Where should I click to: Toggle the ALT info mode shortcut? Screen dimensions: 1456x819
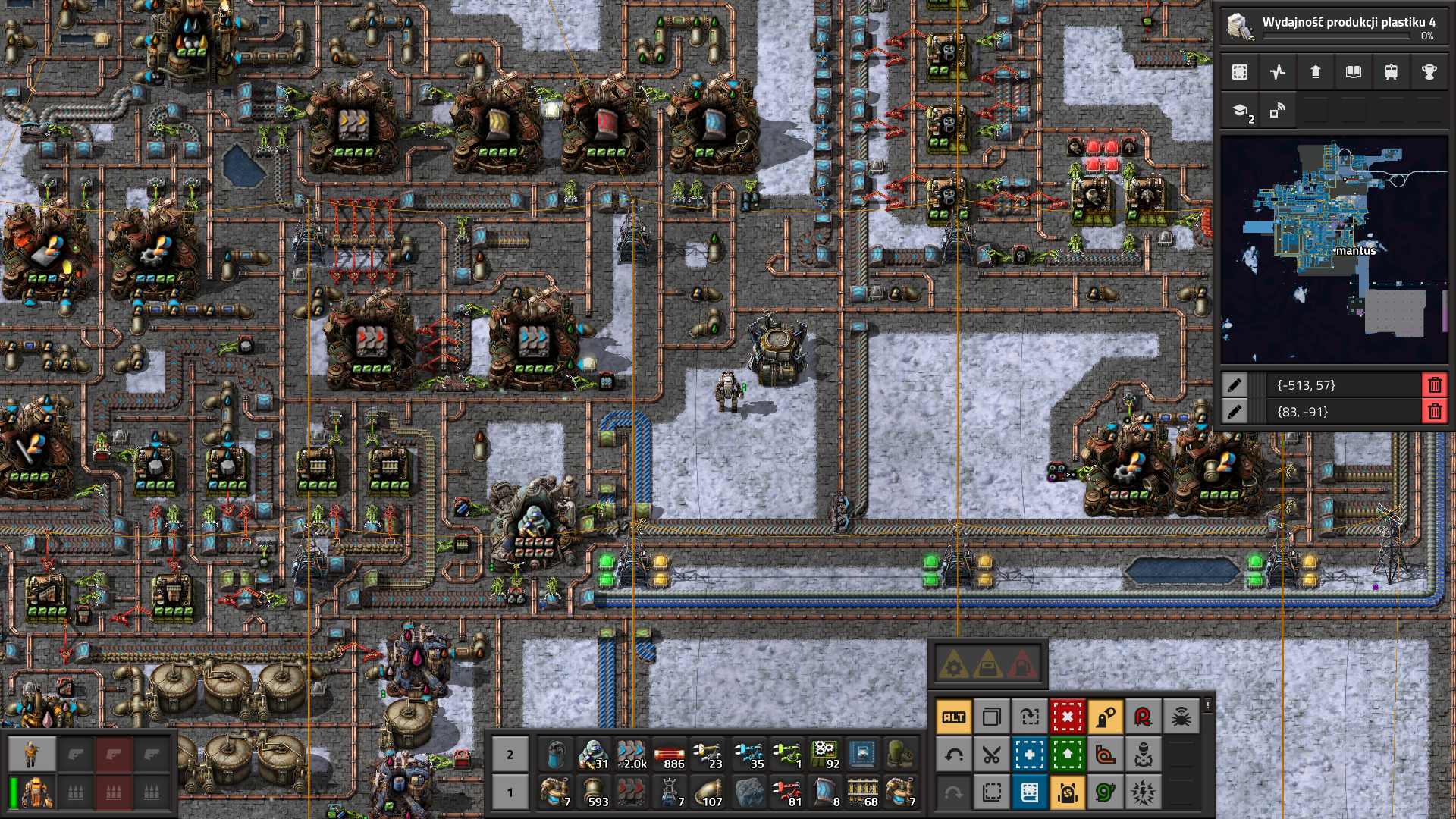pyautogui.click(x=953, y=717)
